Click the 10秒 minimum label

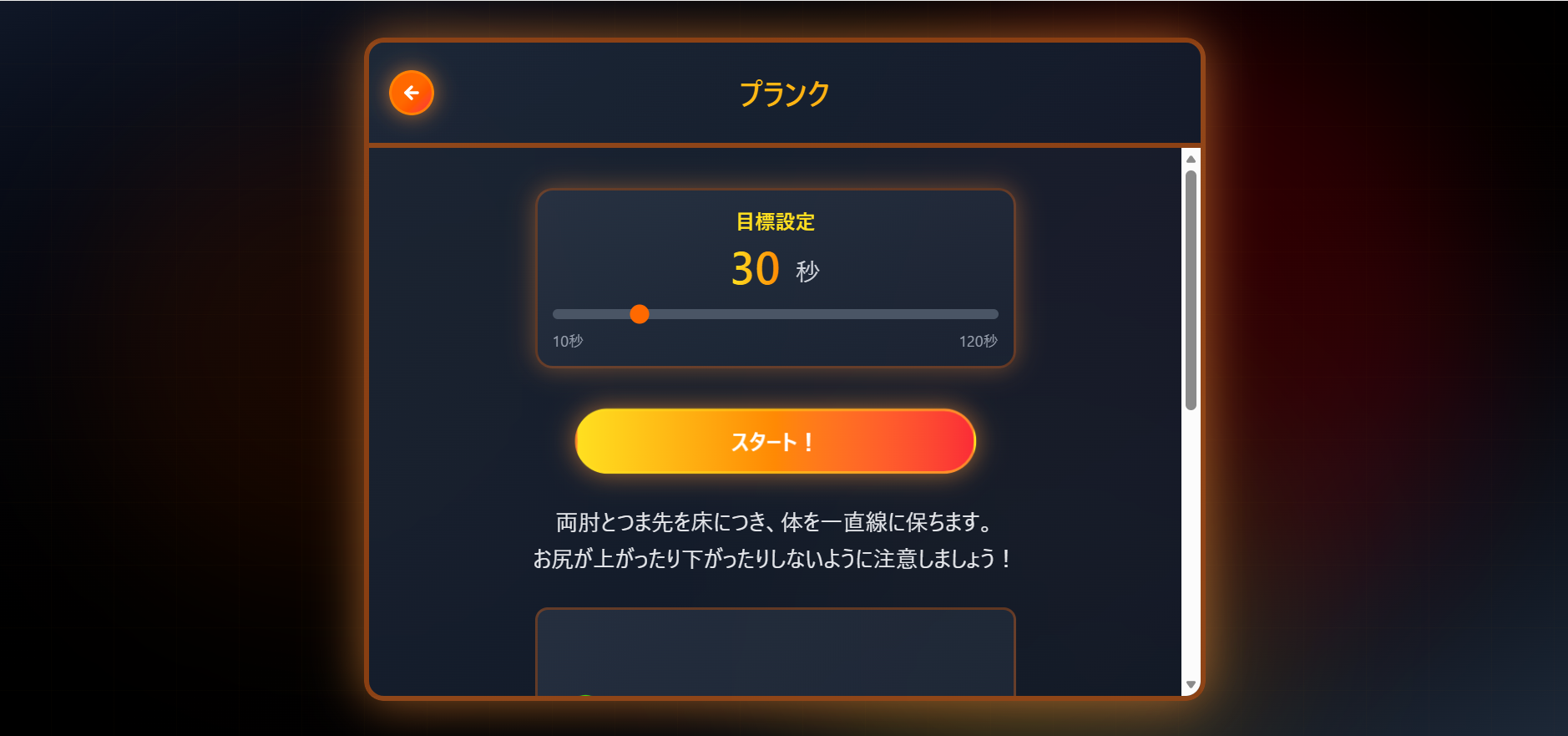click(x=568, y=341)
